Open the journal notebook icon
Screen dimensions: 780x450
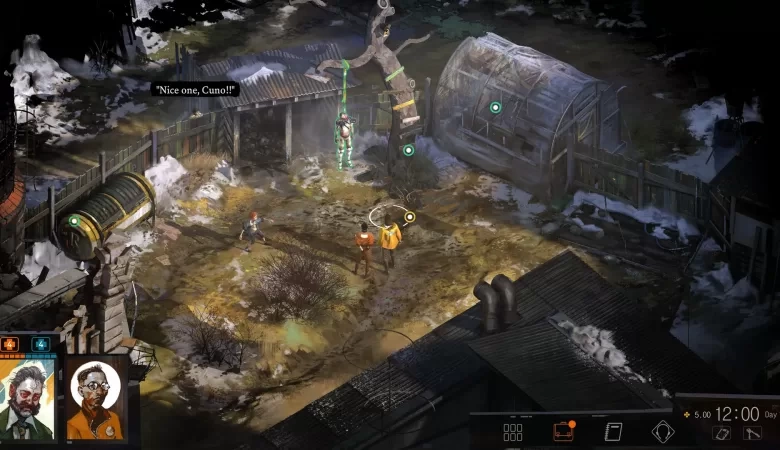[x=613, y=432]
